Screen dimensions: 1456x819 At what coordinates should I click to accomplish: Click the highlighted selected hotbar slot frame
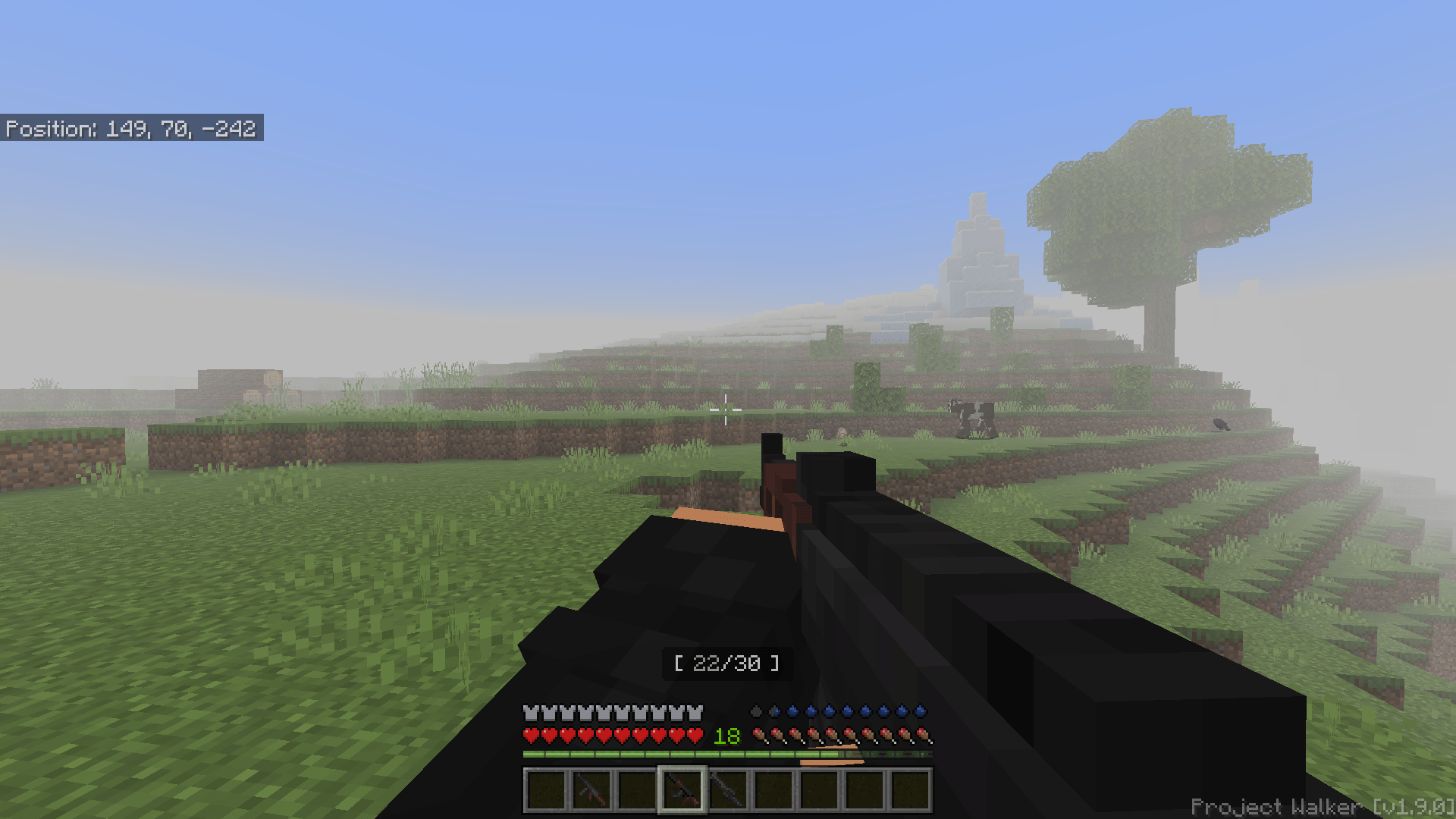tap(682, 791)
